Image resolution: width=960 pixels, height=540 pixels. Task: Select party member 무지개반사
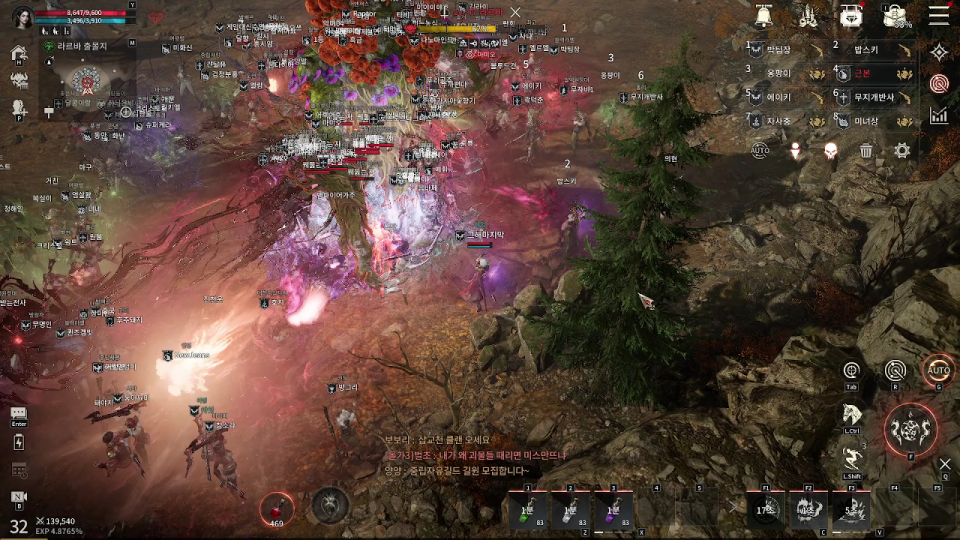coord(876,97)
